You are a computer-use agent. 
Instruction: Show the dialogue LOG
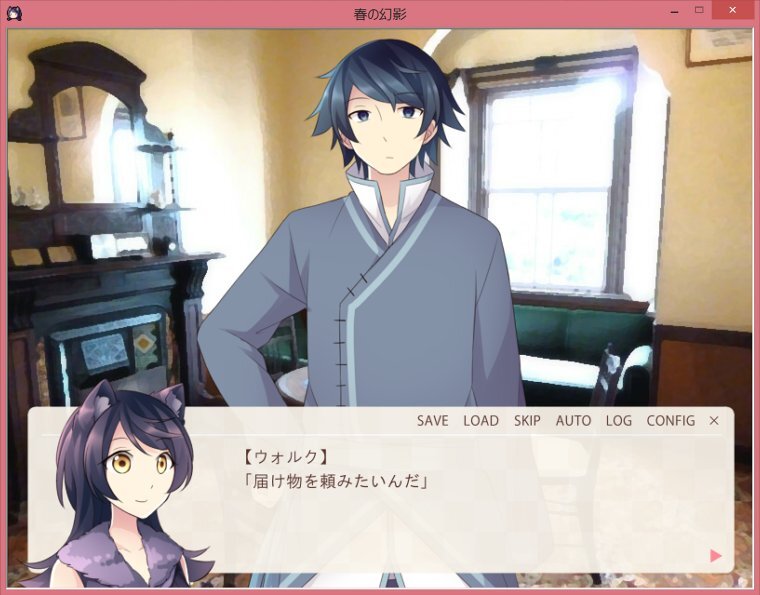(x=619, y=421)
